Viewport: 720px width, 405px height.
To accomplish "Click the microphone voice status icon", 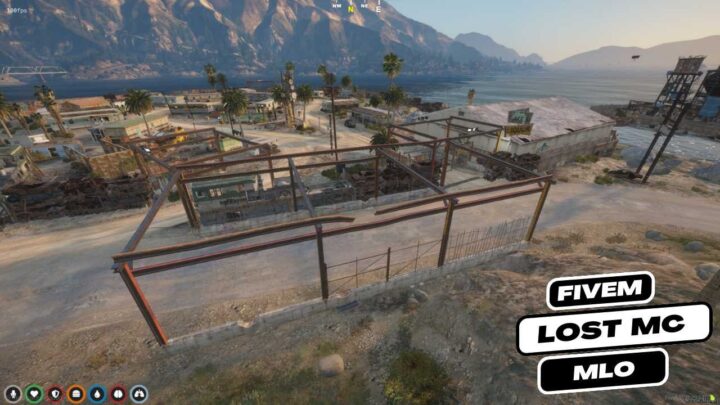I will [x=13, y=394].
